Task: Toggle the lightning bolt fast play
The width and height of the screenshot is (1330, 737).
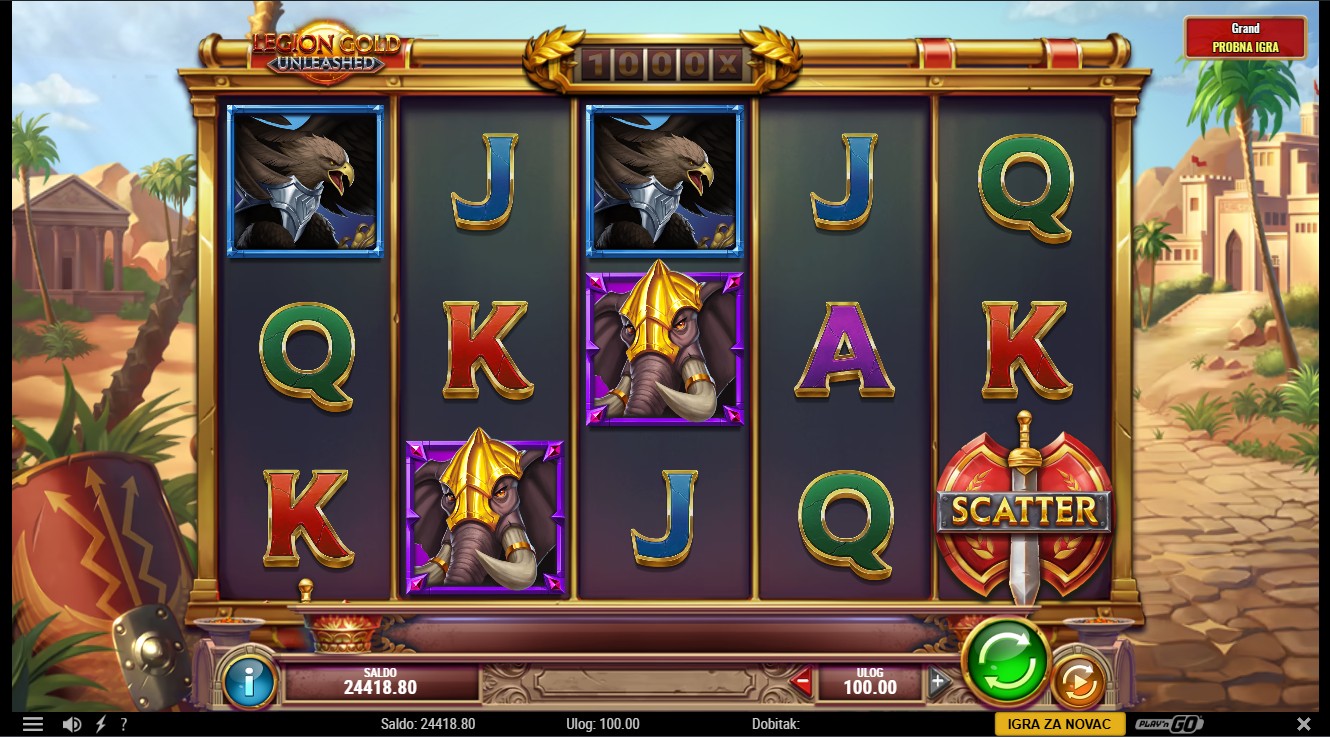Action: click(x=100, y=724)
